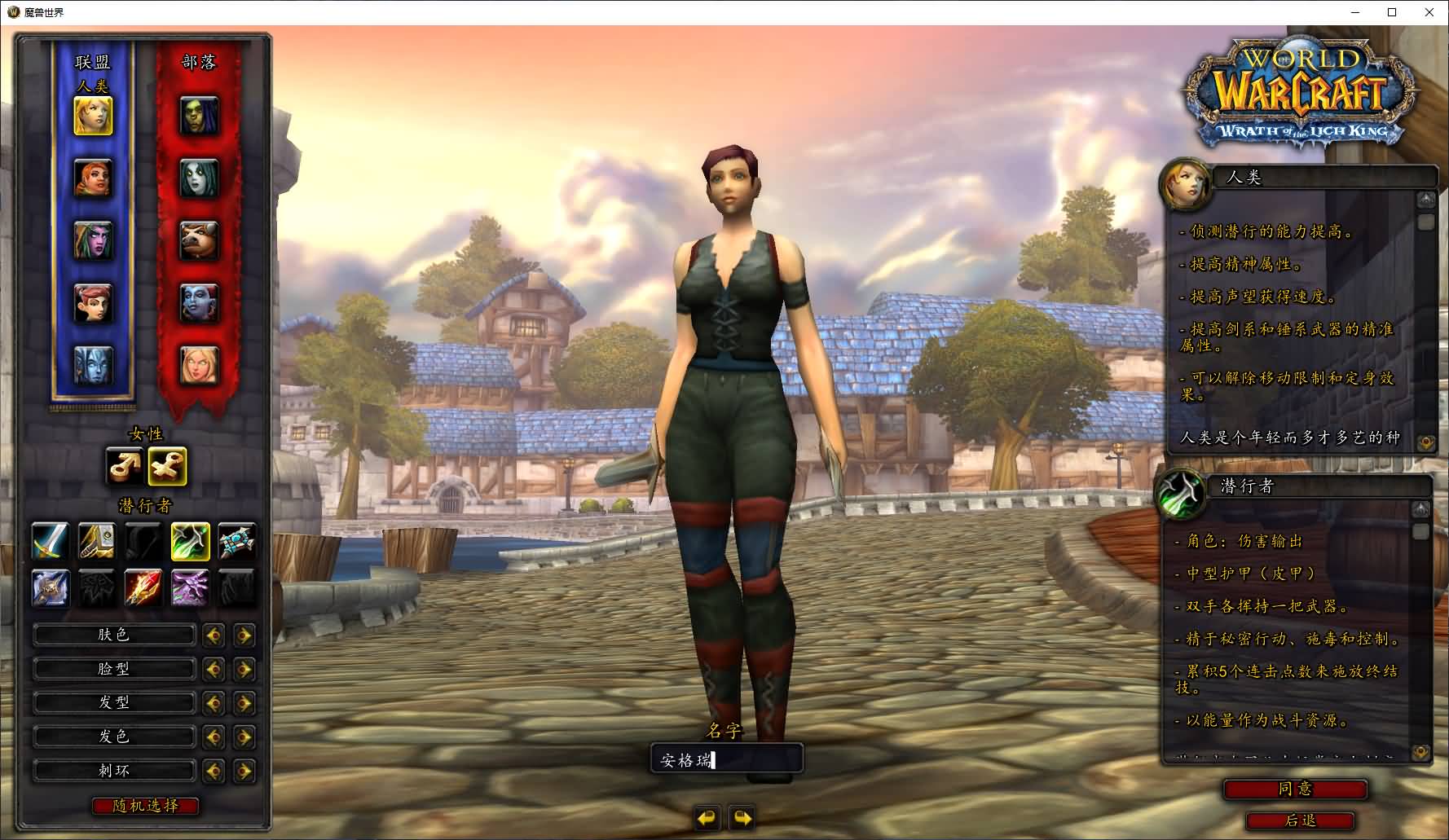Go back with the 后退 button
1449x840 pixels.
[x=1300, y=820]
